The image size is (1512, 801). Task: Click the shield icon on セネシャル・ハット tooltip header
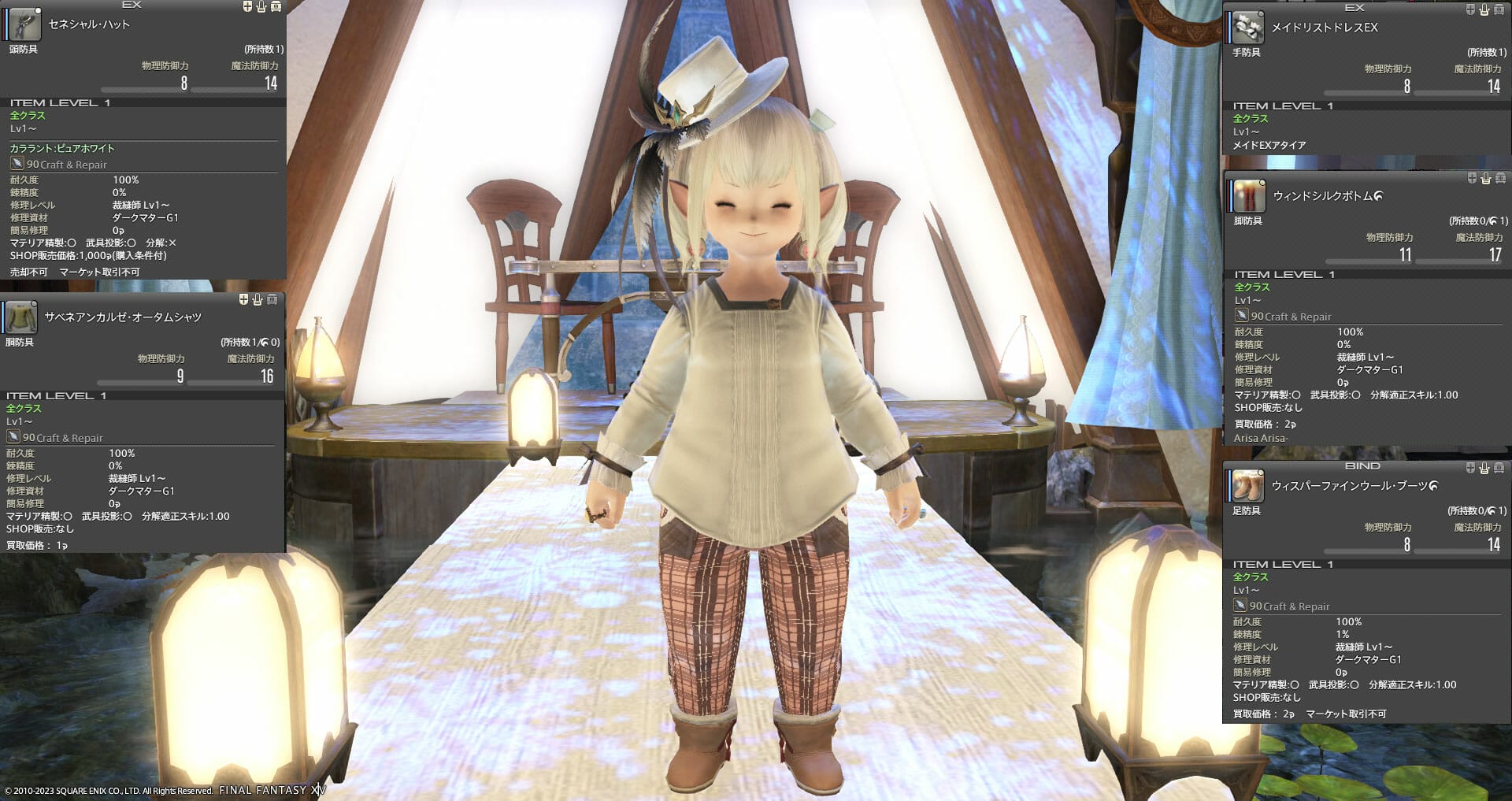[x=246, y=6]
